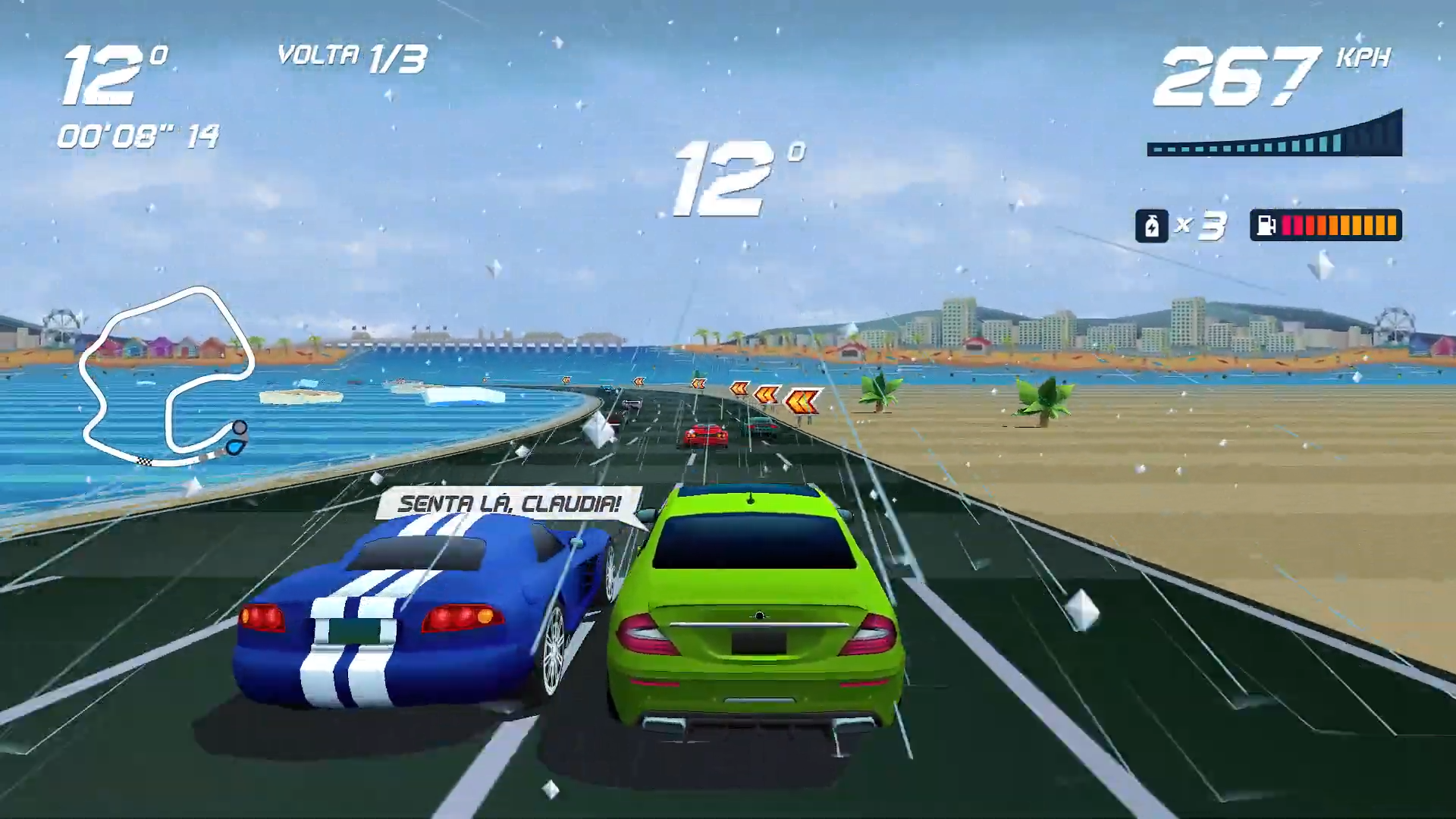Click the player position marker on minimap
The height and width of the screenshot is (819, 1456).
237,447
